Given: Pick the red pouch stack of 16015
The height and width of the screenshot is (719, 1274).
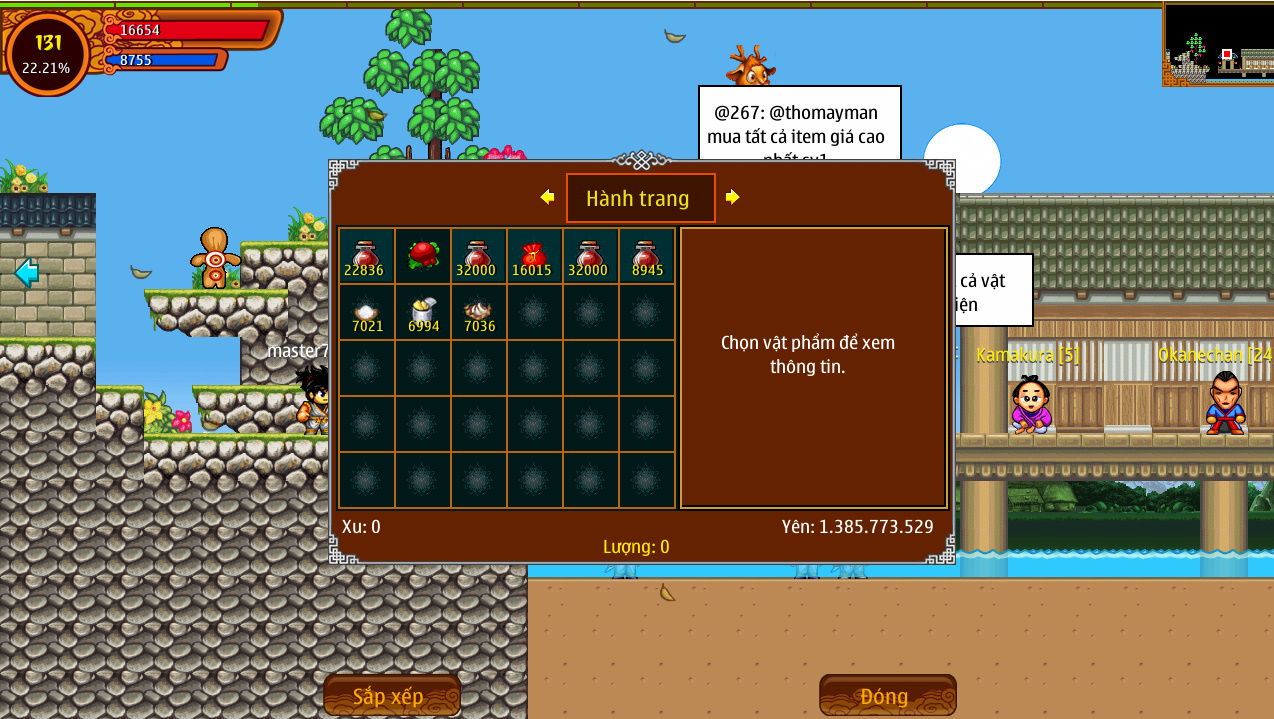Looking at the screenshot, I should 534,256.
